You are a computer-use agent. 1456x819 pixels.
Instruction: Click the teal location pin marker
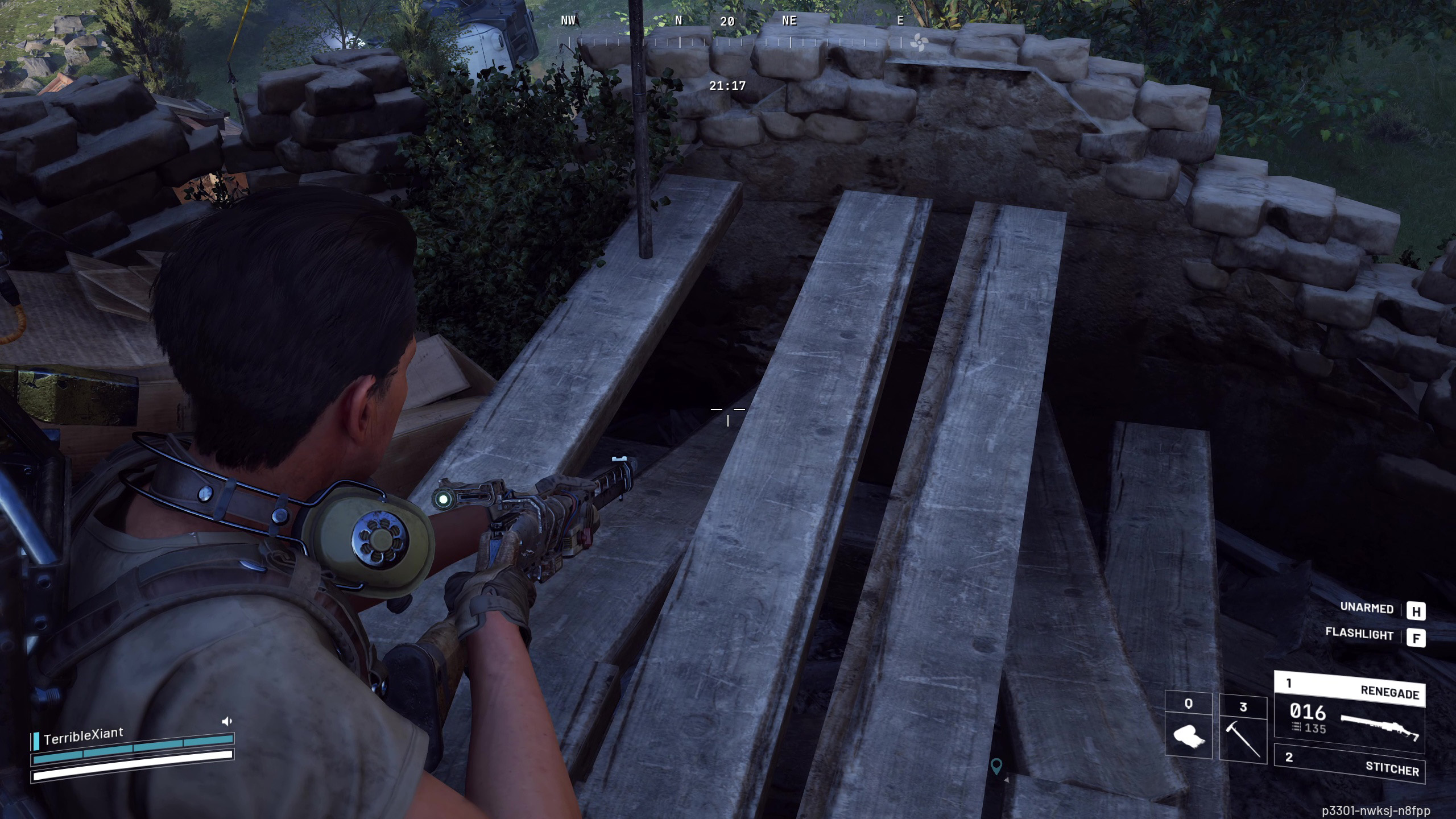pyautogui.click(x=996, y=765)
